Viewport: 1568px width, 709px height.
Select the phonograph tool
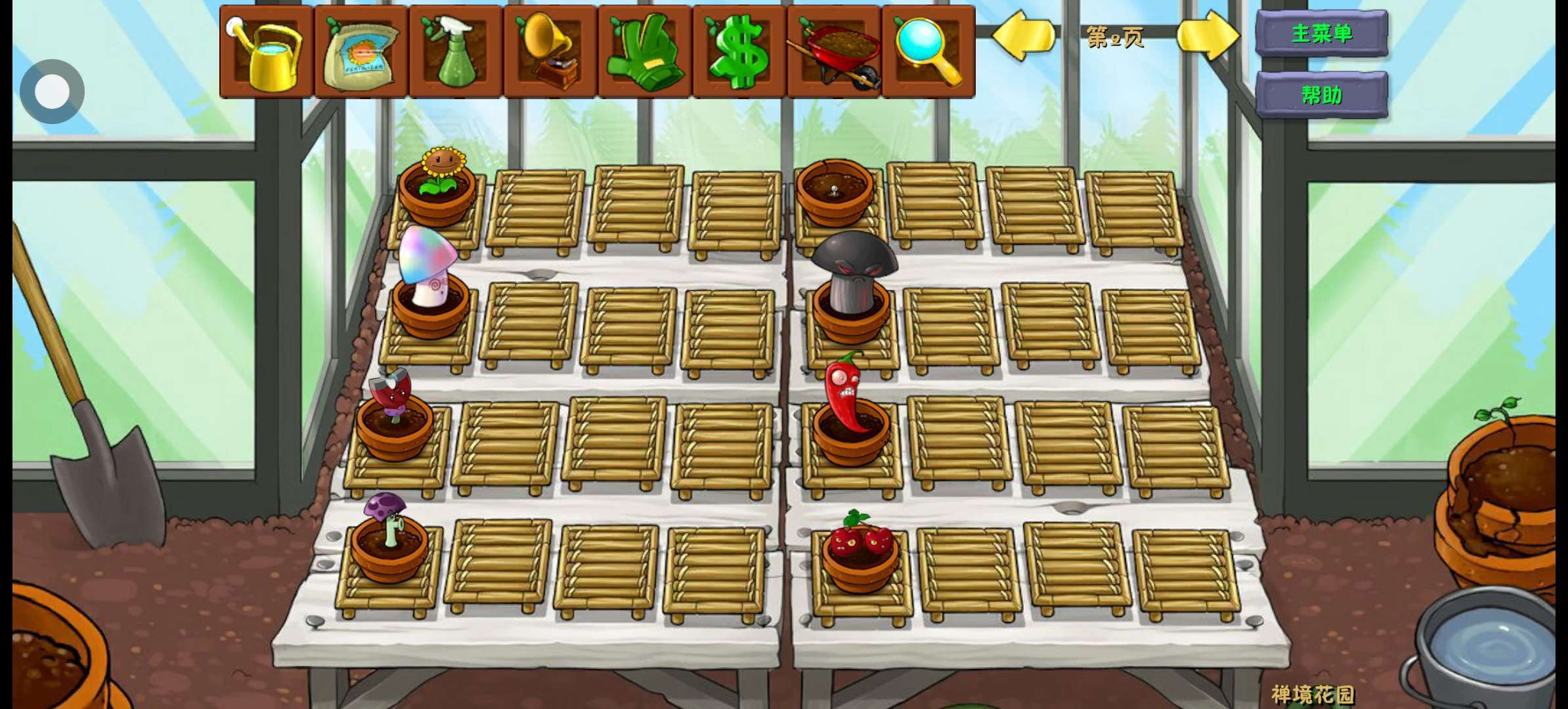point(550,53)
